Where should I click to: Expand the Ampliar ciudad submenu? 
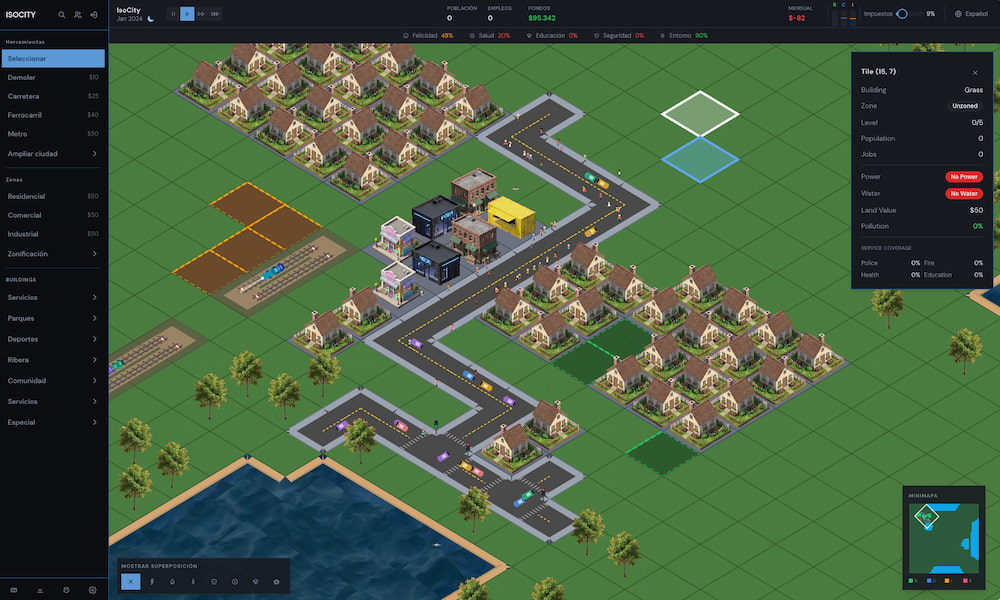coord(53,154)
